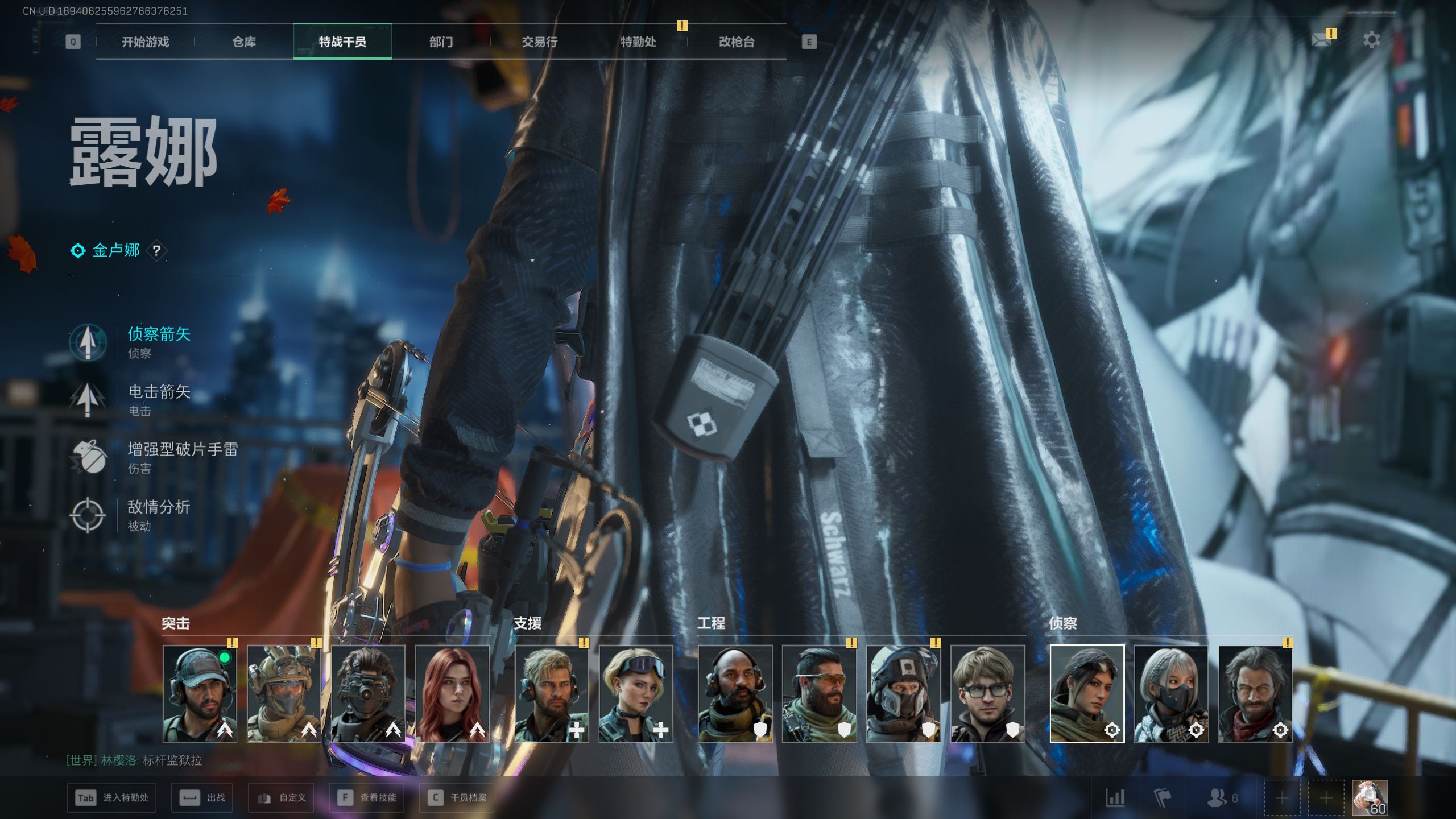Viewport: 1456px width, 819px height.
Task: Open the 改枪台 tab
Action: point(737,42)
